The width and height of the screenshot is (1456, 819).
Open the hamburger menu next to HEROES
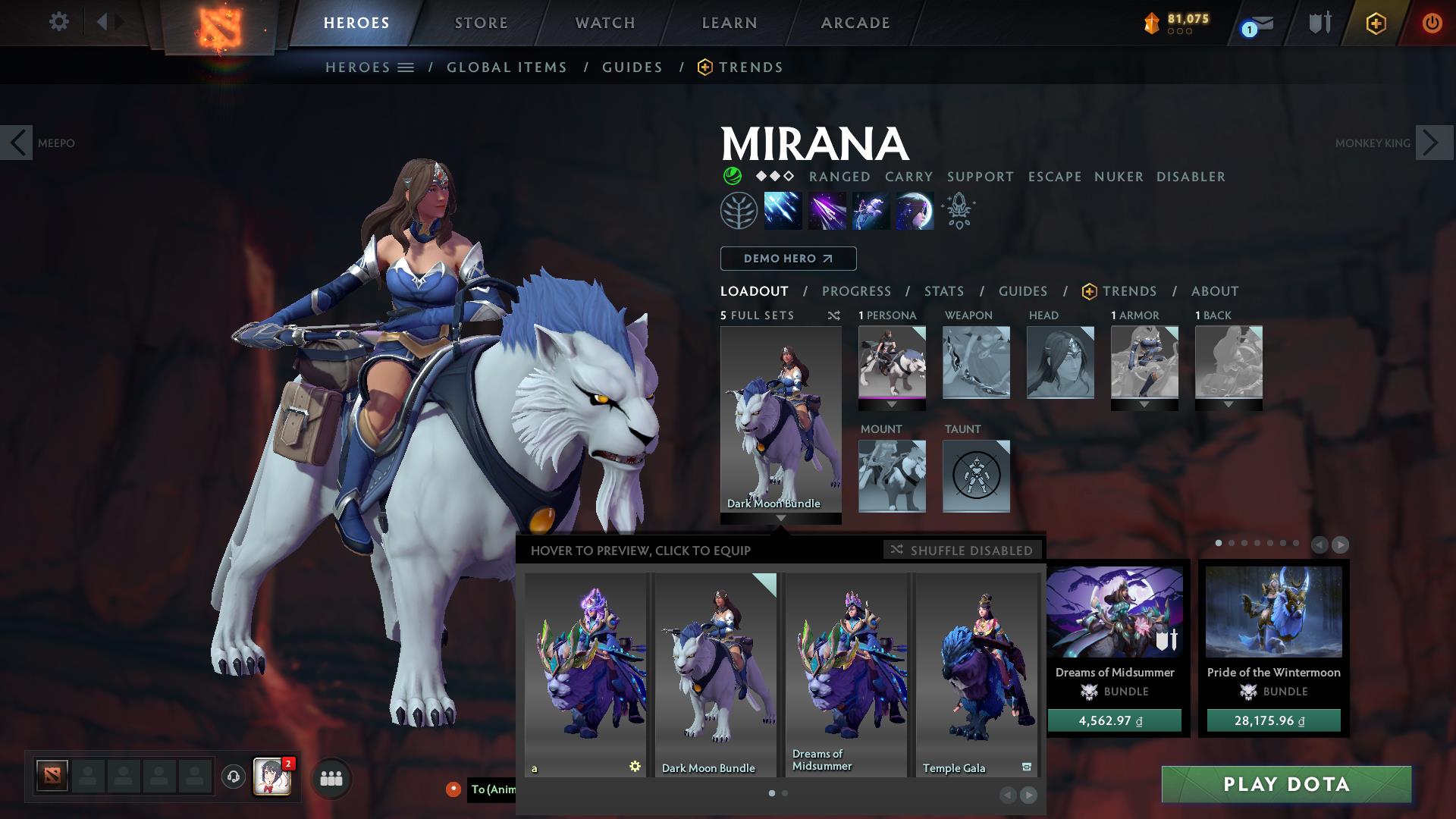(407, 67)
